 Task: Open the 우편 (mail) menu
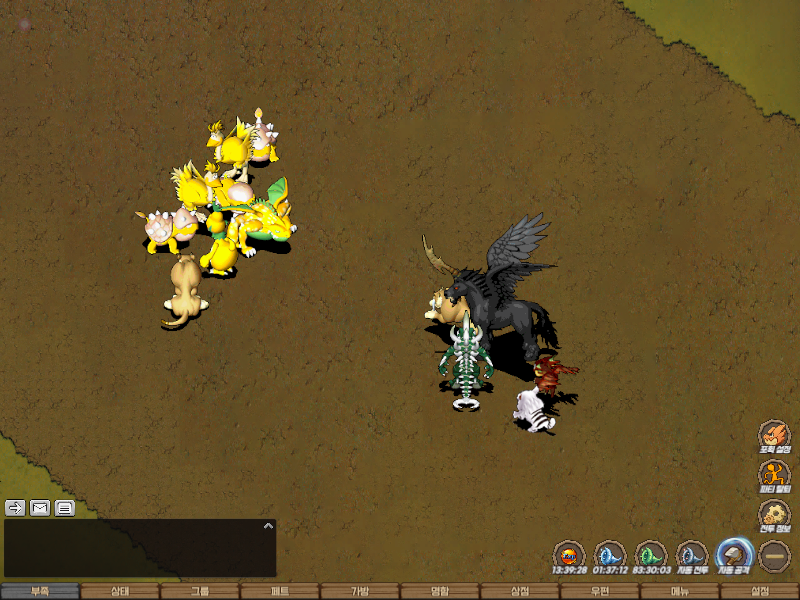click(x=600, y=591)
